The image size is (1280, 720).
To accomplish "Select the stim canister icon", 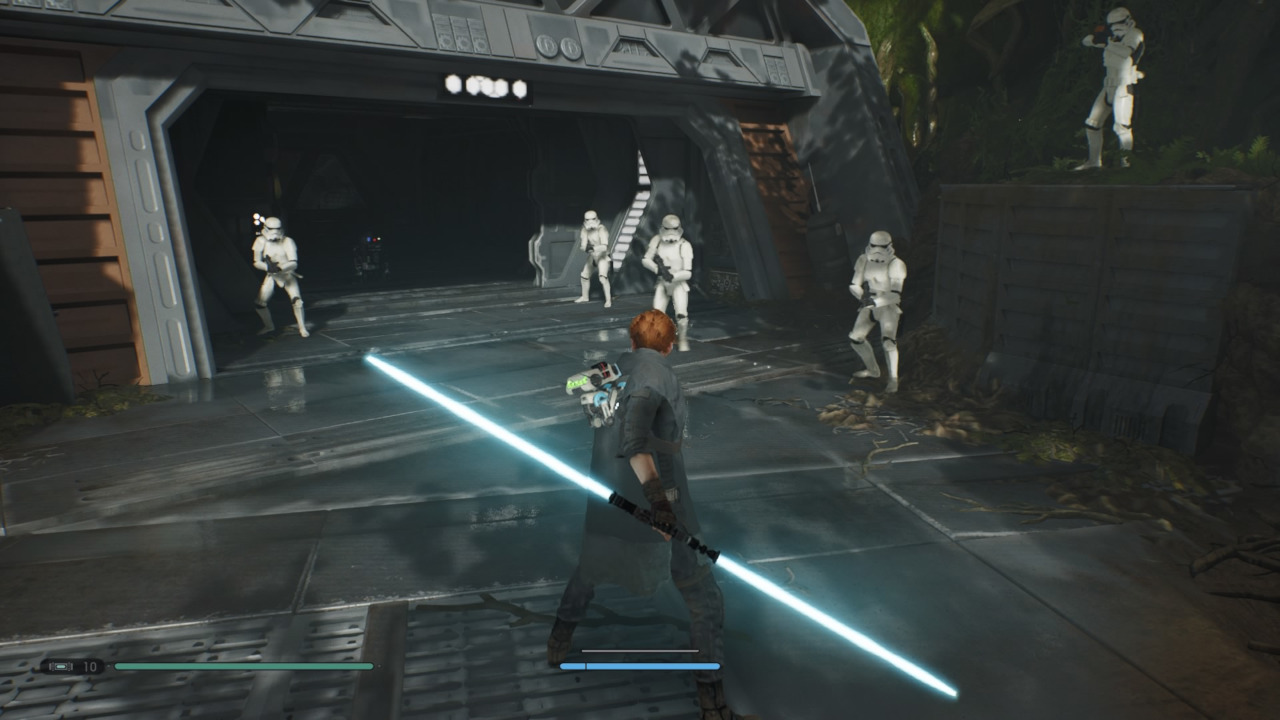I will coord(61,666).
